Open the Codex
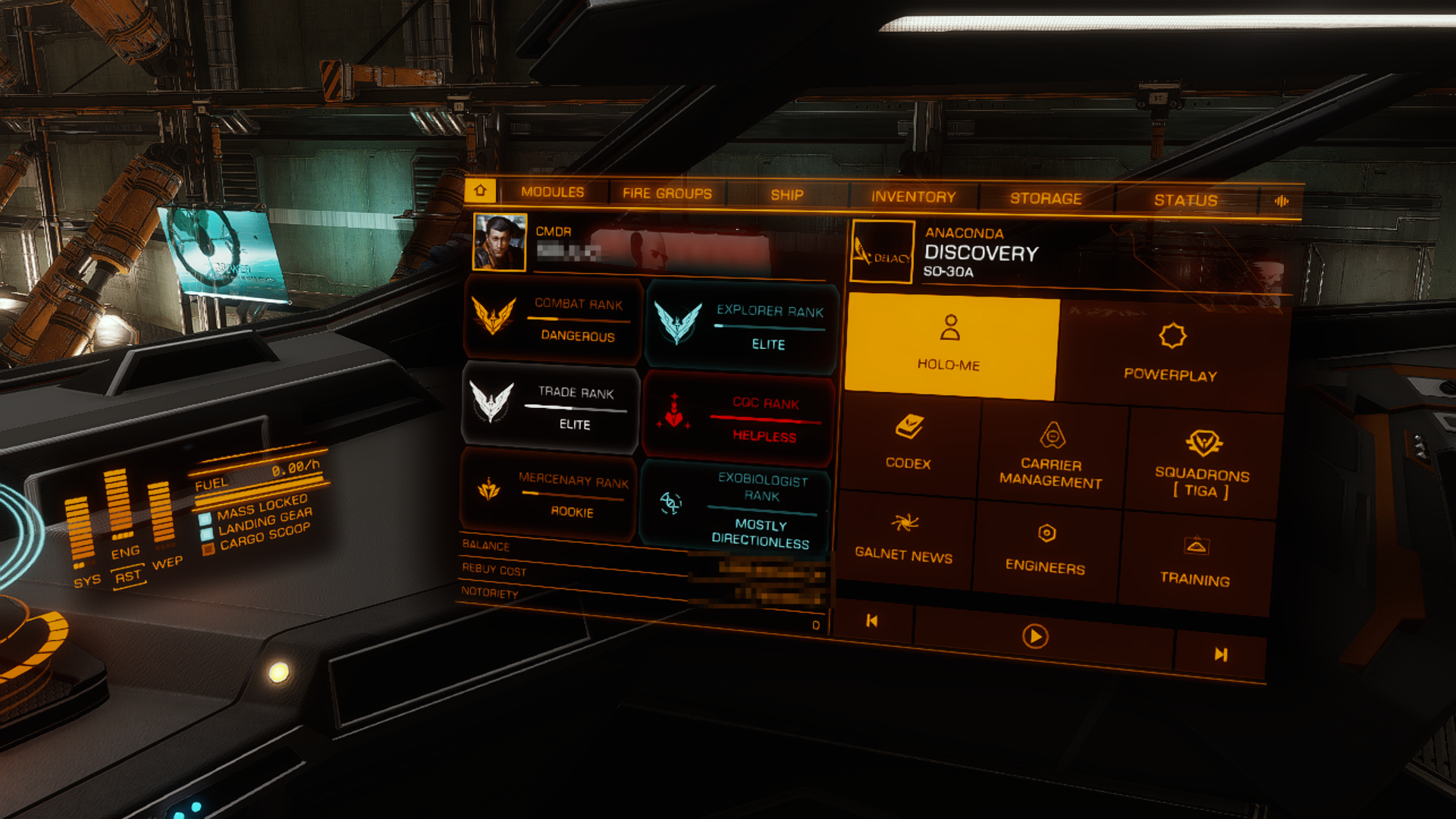1456x819 pixels. (908, 443)
